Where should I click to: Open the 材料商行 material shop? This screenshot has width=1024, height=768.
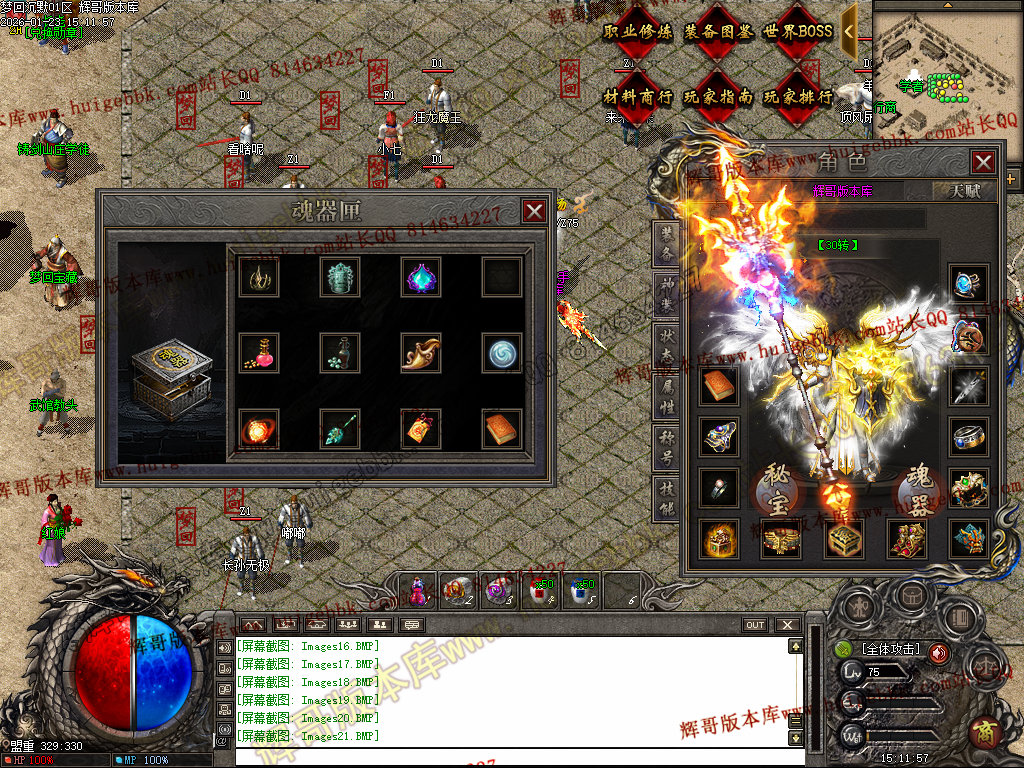(638, 97)
